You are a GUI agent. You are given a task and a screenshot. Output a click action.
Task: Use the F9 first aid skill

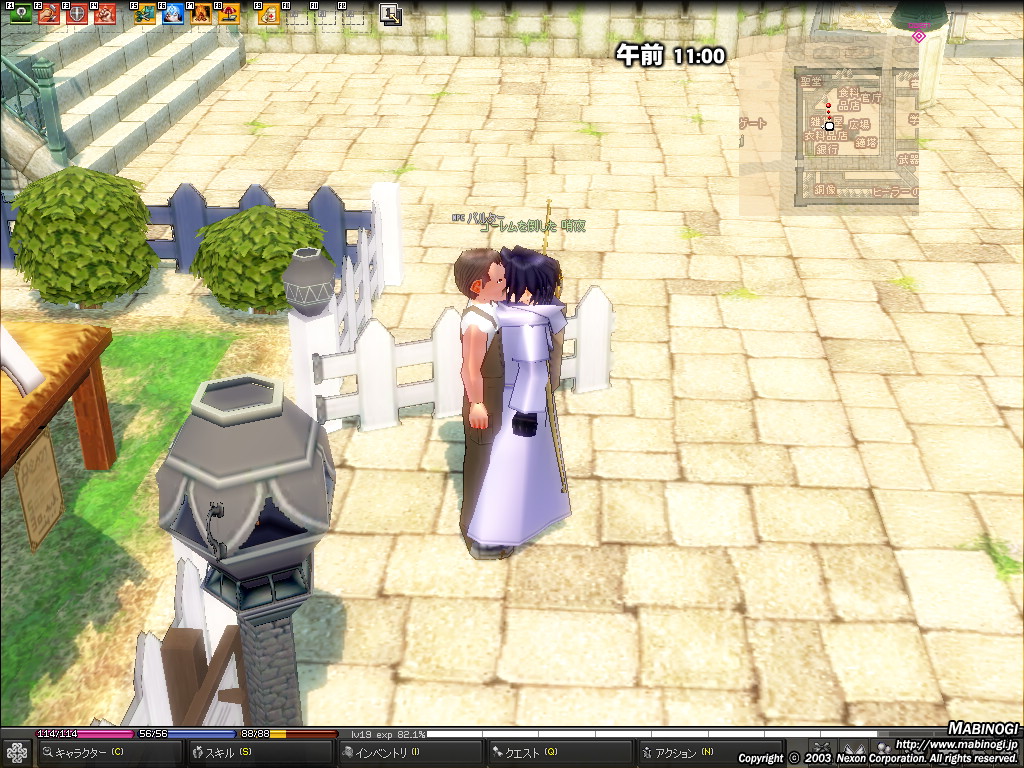point(268,14)
